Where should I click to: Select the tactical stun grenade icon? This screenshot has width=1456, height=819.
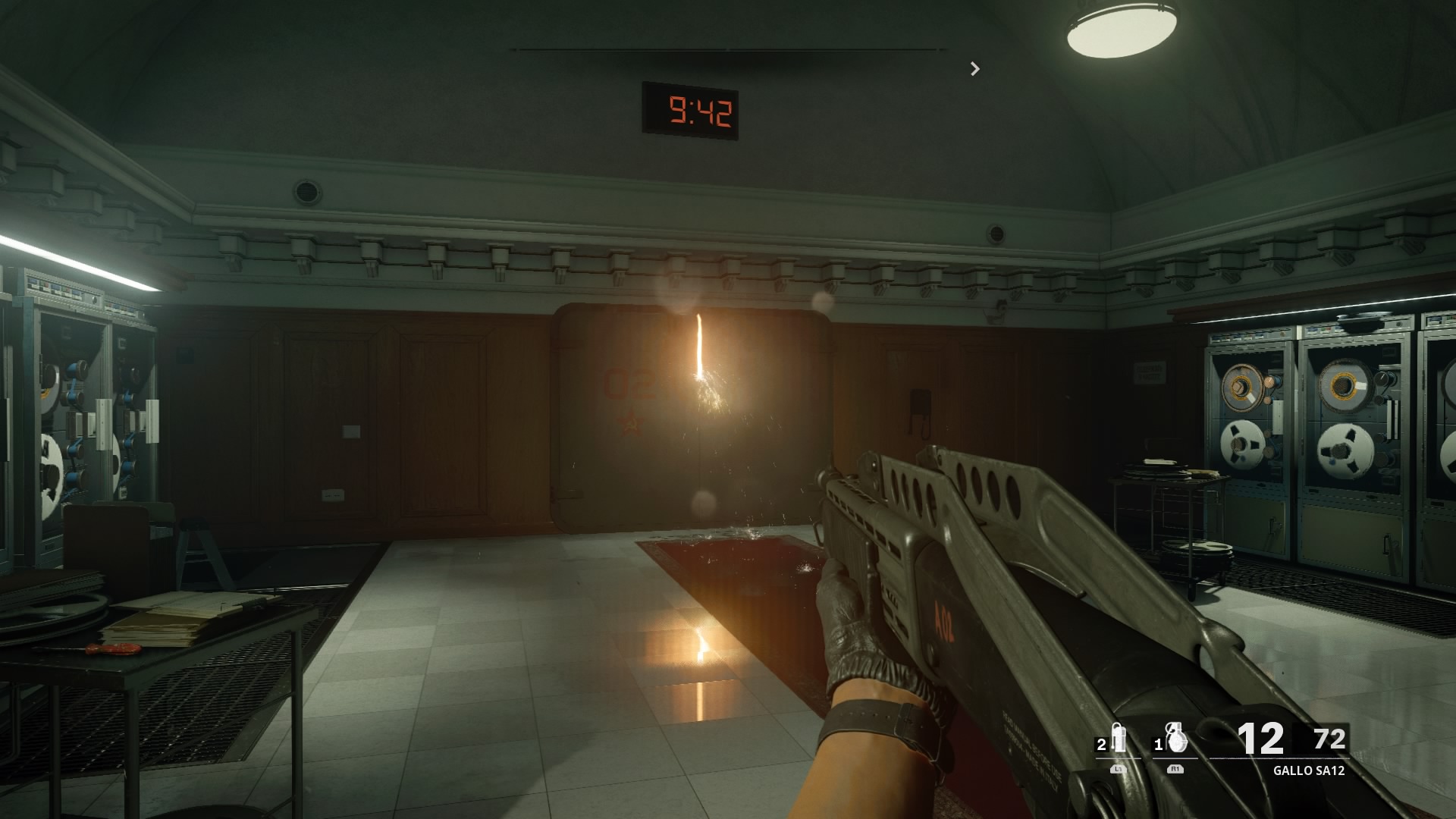(x=1118, y=739)
